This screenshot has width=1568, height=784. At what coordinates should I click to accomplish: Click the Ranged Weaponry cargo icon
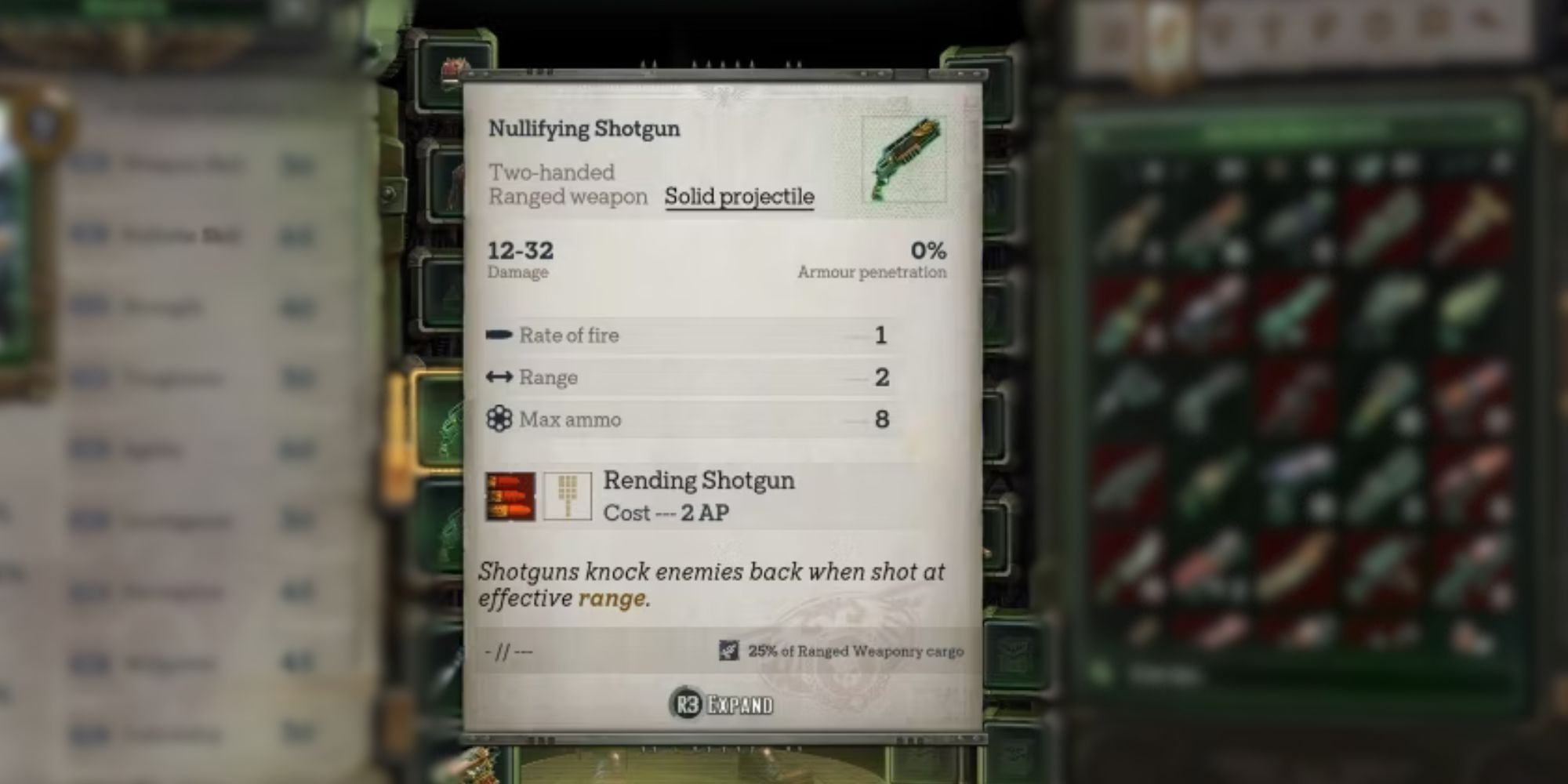[728, 651]
